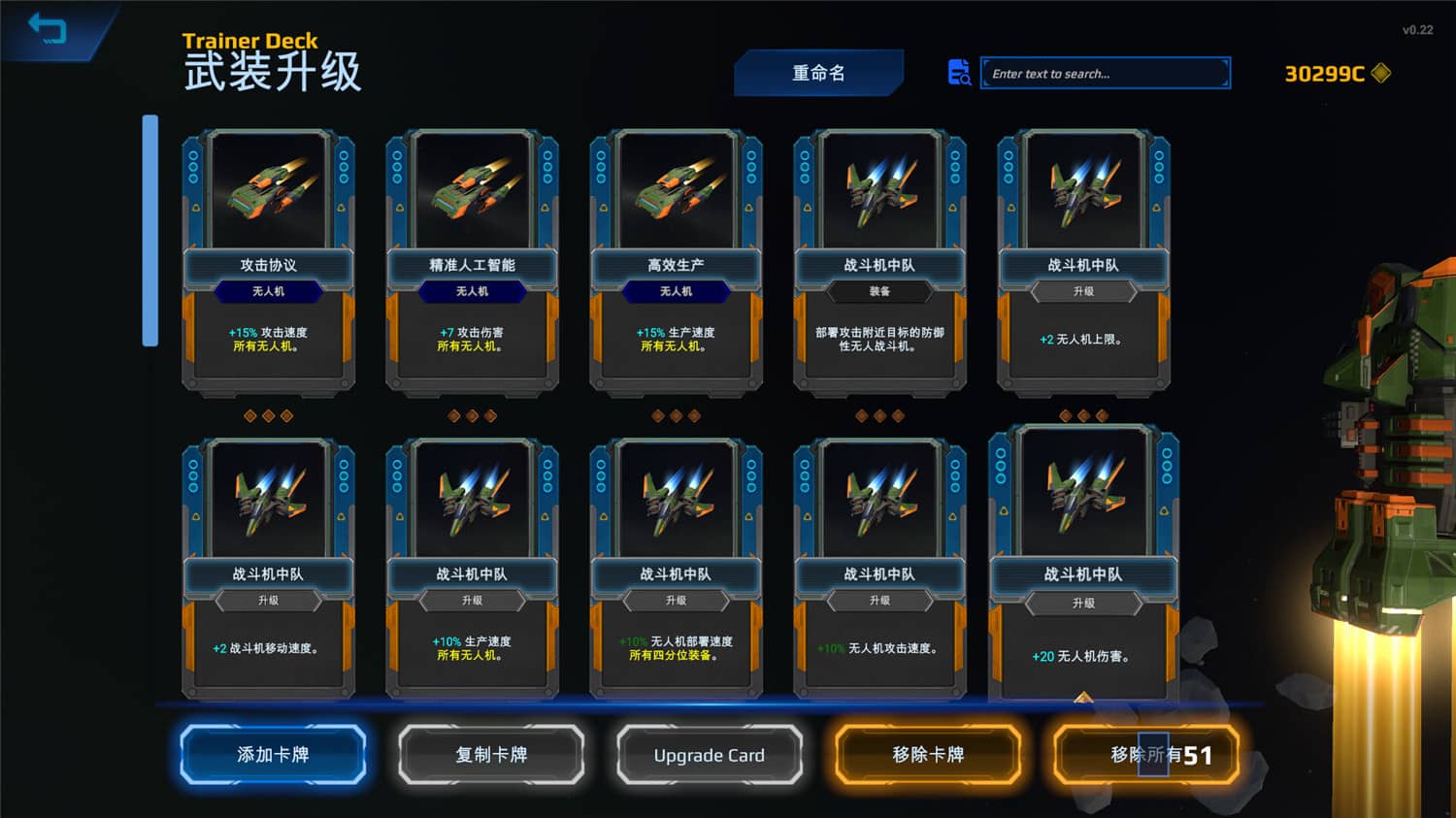Click the 添加卡牌 add card button
This screenshot has width=1456, height=818.
click(x=272, y=754)
